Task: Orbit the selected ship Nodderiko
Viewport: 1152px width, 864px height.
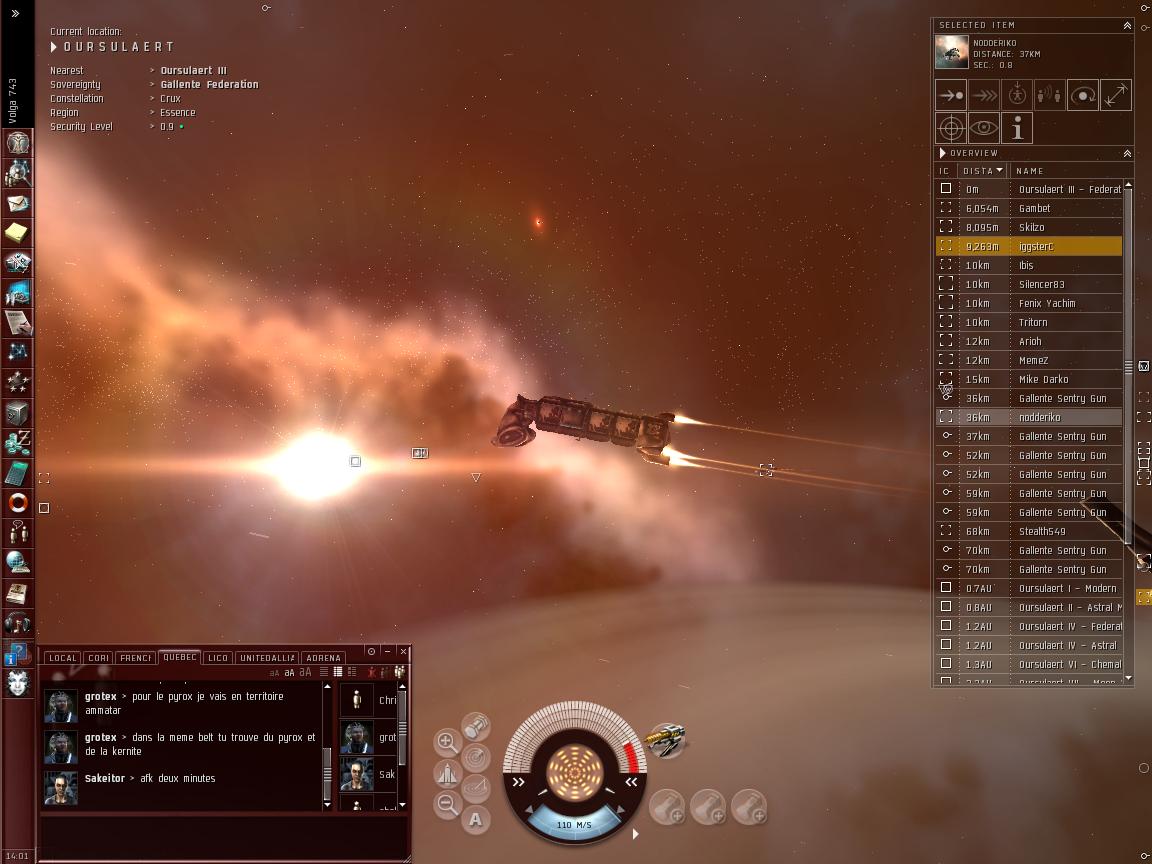Action: point(1082,95)
